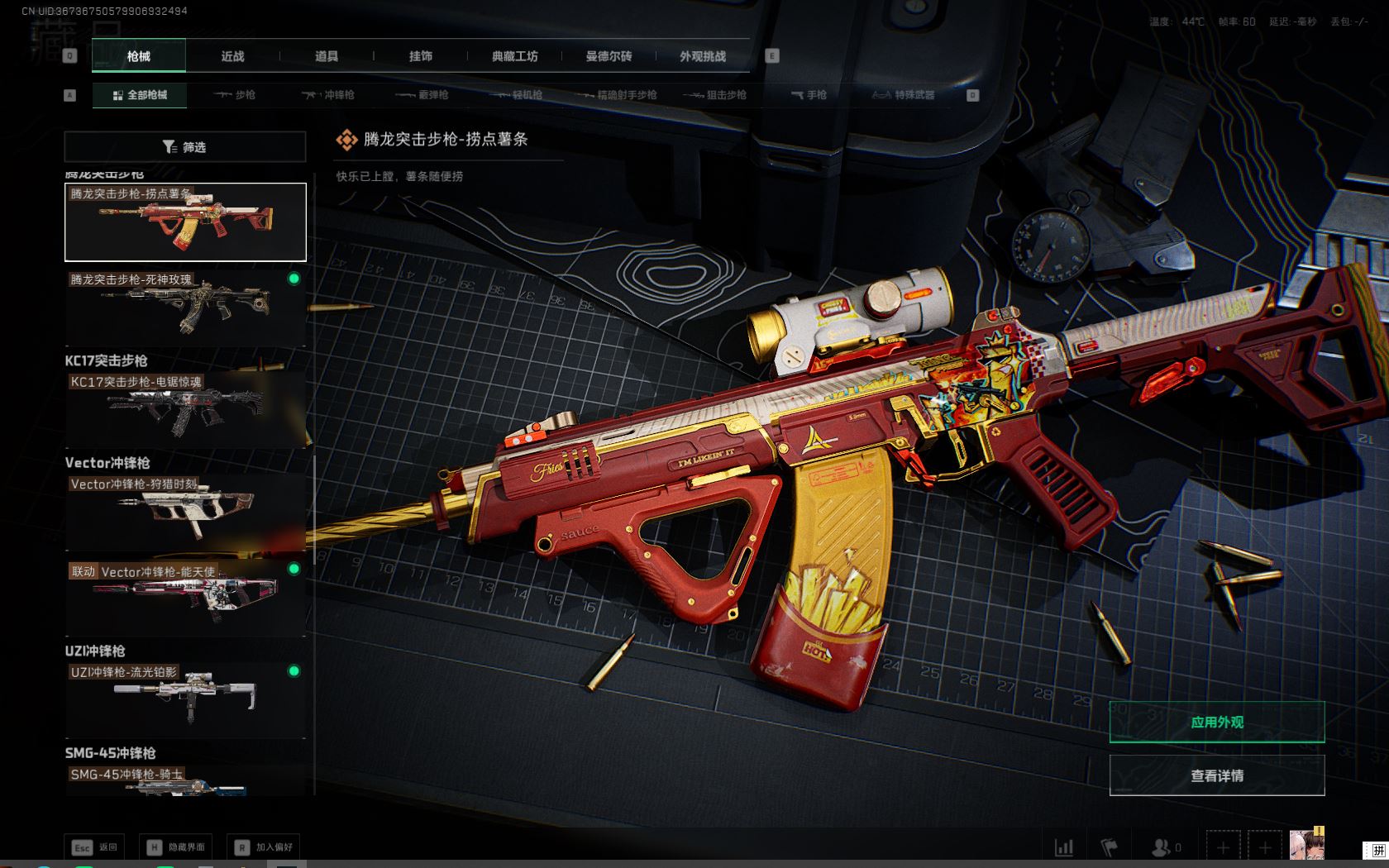Open the 曼德尔砖 tab
Image resolution: width=1389 pixels, height=868 pixels.
pos(609,56)
